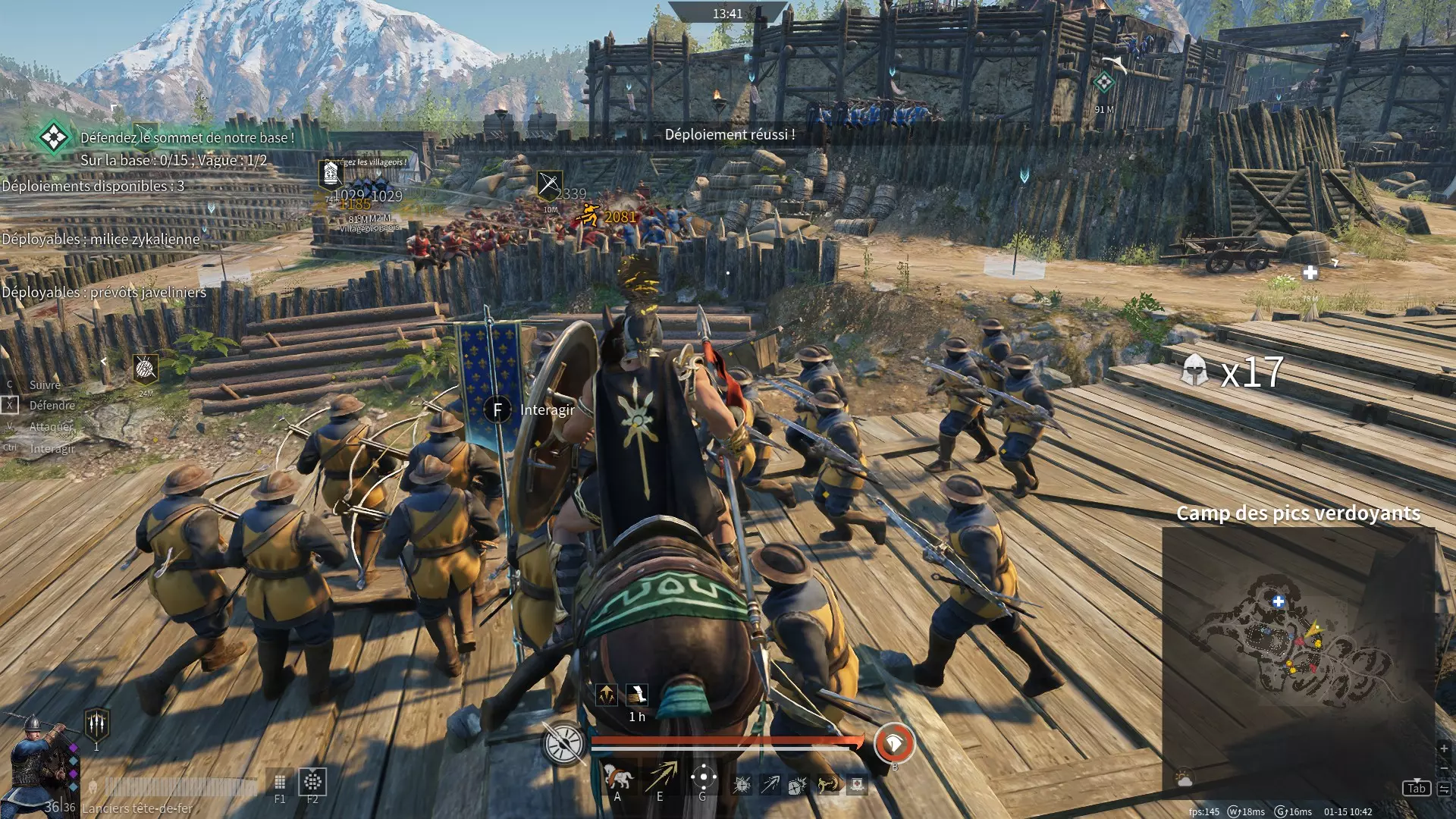
Task: Click the kicking figure skill icon
Action: coord(827,784)
